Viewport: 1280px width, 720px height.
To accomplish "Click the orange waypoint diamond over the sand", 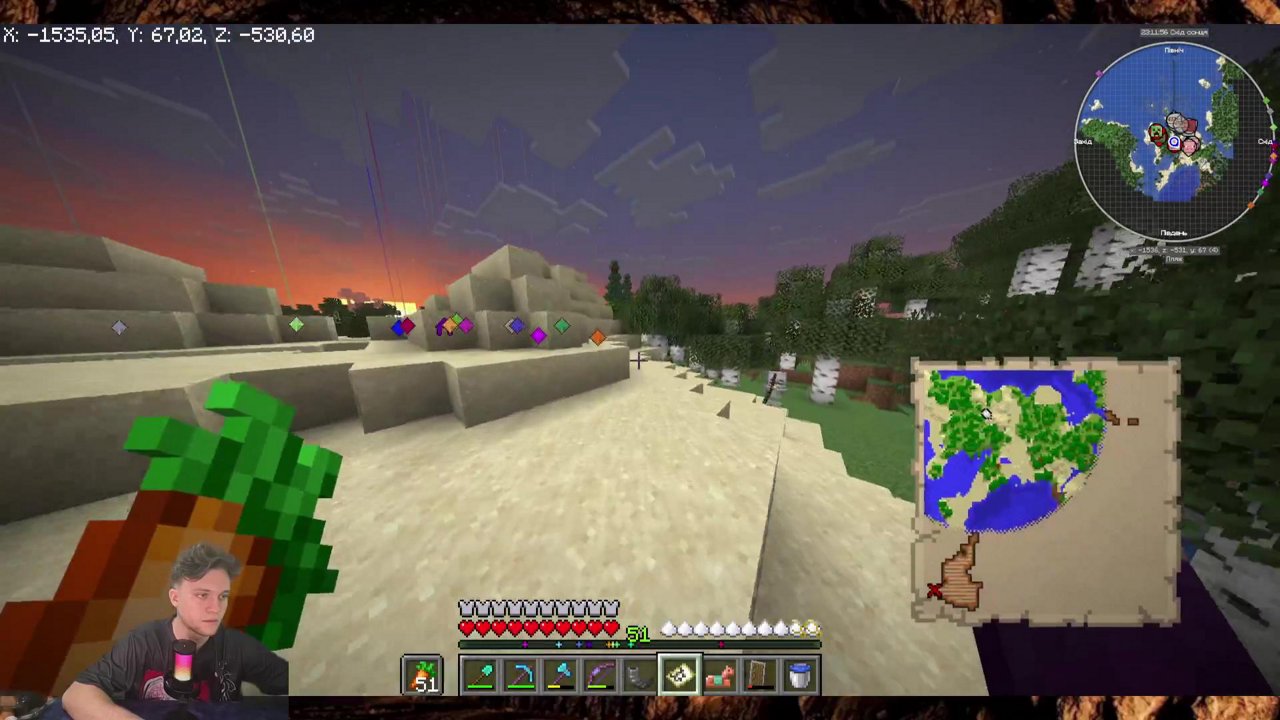I will pos(597,337).
